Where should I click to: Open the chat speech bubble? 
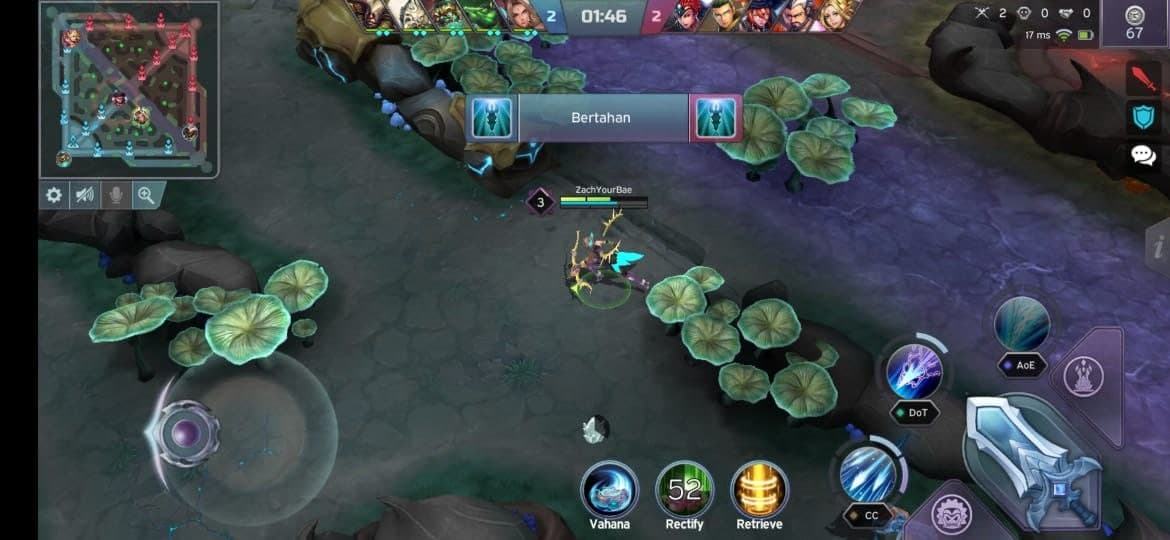(1142, 155)
